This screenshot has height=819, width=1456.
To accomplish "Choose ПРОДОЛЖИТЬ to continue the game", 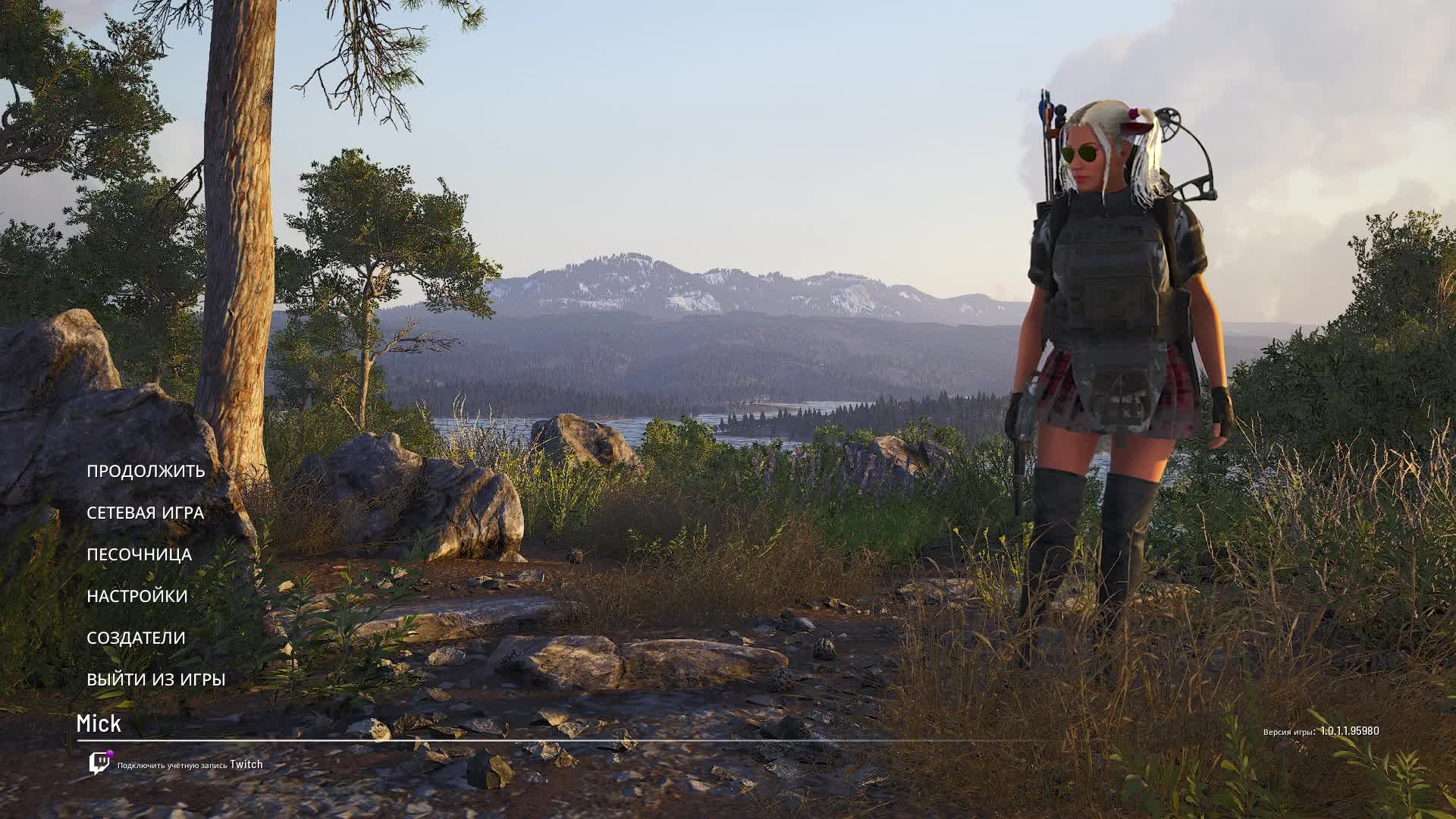I will coord(146,471).
